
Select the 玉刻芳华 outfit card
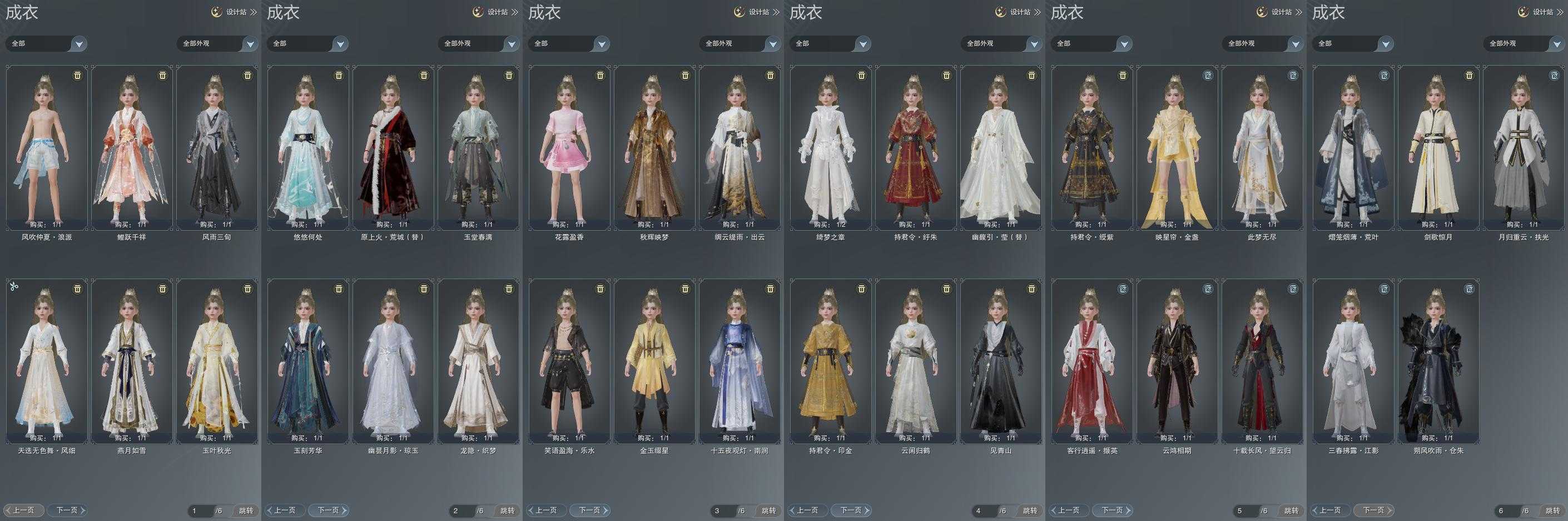coord(308,361)
